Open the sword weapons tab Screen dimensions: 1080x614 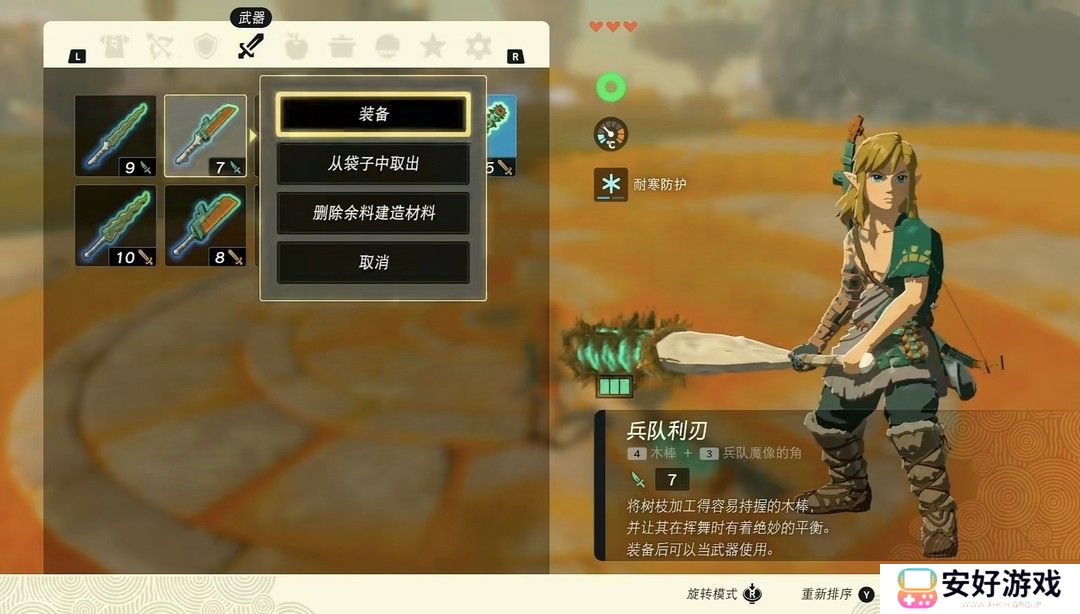250,46
